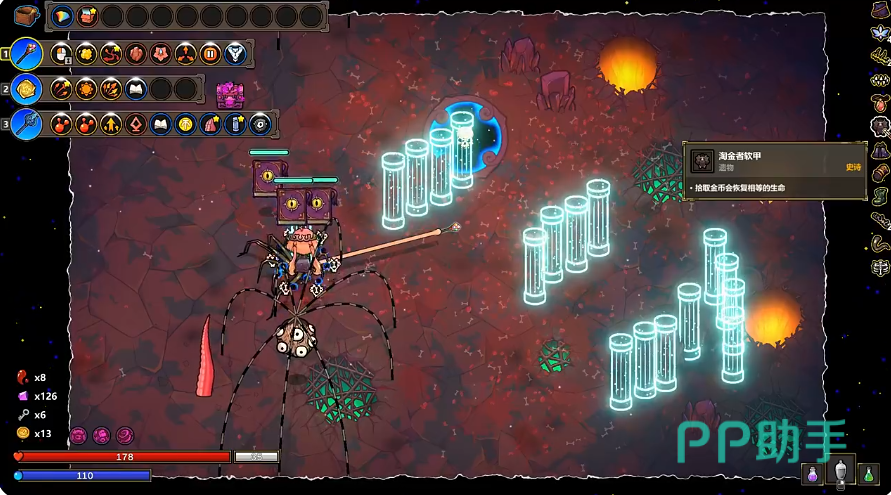Select the pointed wizard hat relic
The width and height of the screenshot is (891, 495).
click(880, 150)
